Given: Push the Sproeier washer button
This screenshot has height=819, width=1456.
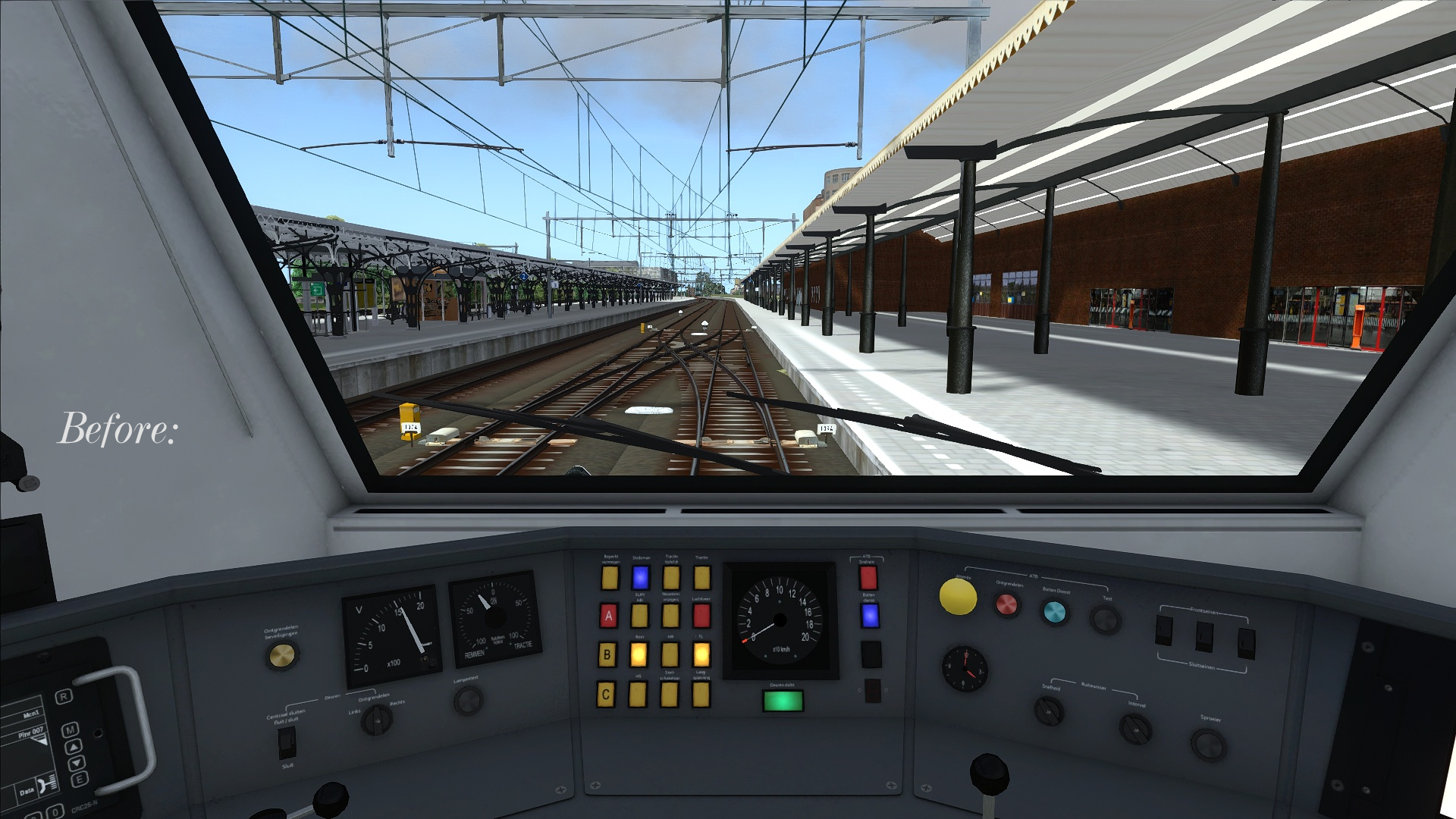Looking at the screenshot, I should pos(1207,745).
